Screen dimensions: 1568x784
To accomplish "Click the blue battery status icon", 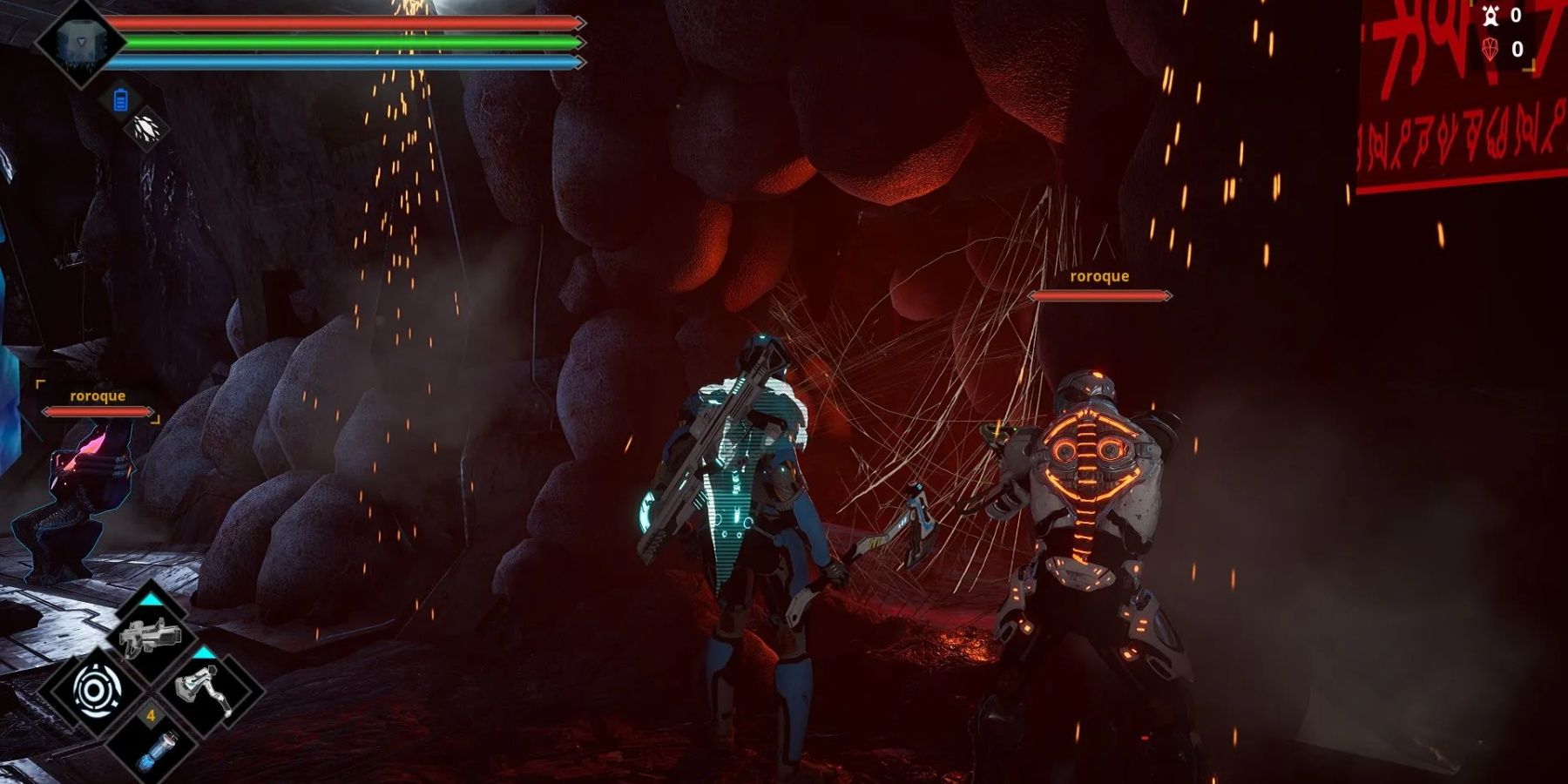I will pos(123,98).
